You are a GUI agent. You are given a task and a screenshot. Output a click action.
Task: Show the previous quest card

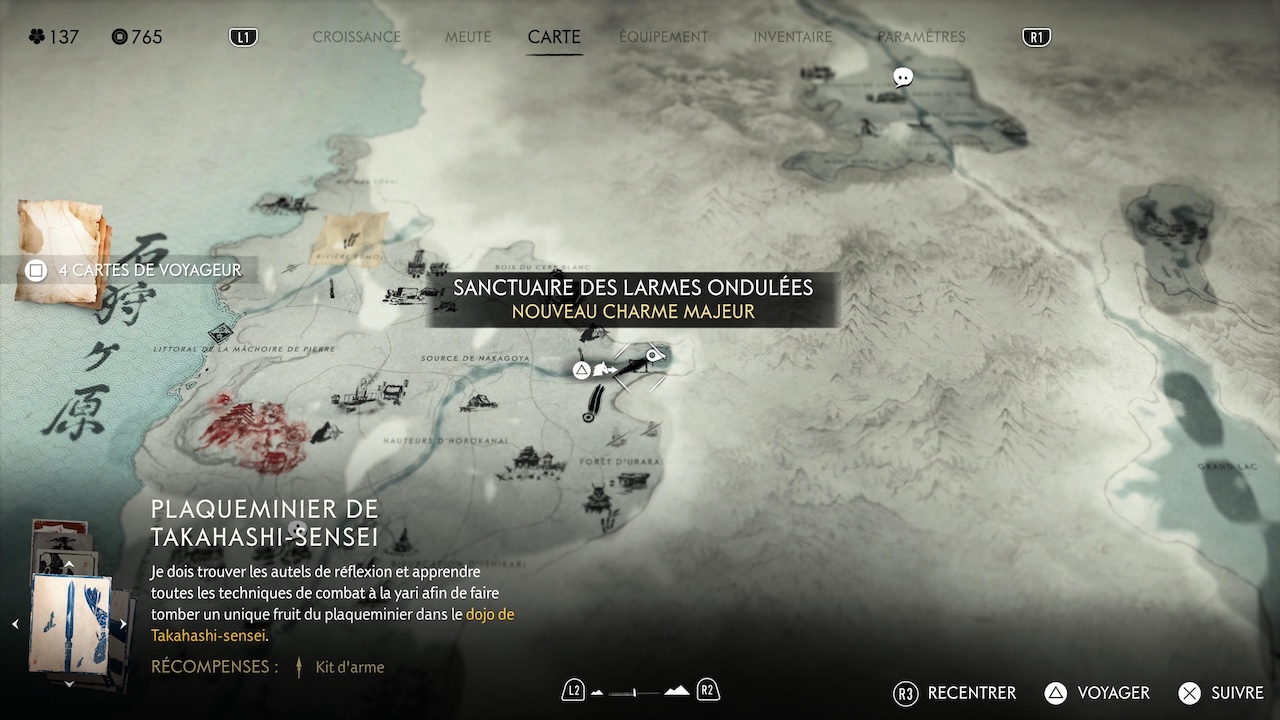(15, 624)
